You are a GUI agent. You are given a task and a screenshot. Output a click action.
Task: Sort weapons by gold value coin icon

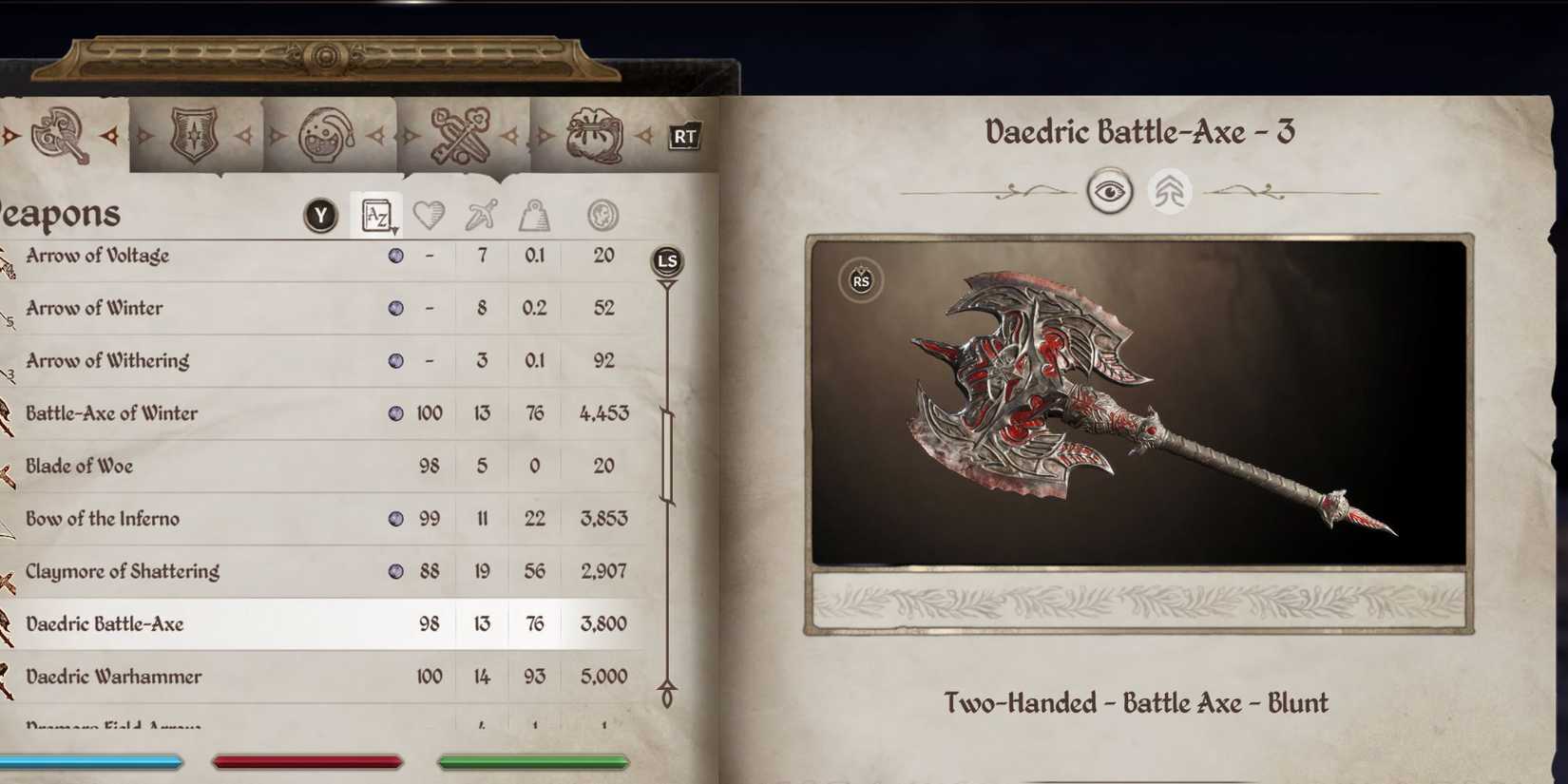pyautogui.click(x=602, y=215)
